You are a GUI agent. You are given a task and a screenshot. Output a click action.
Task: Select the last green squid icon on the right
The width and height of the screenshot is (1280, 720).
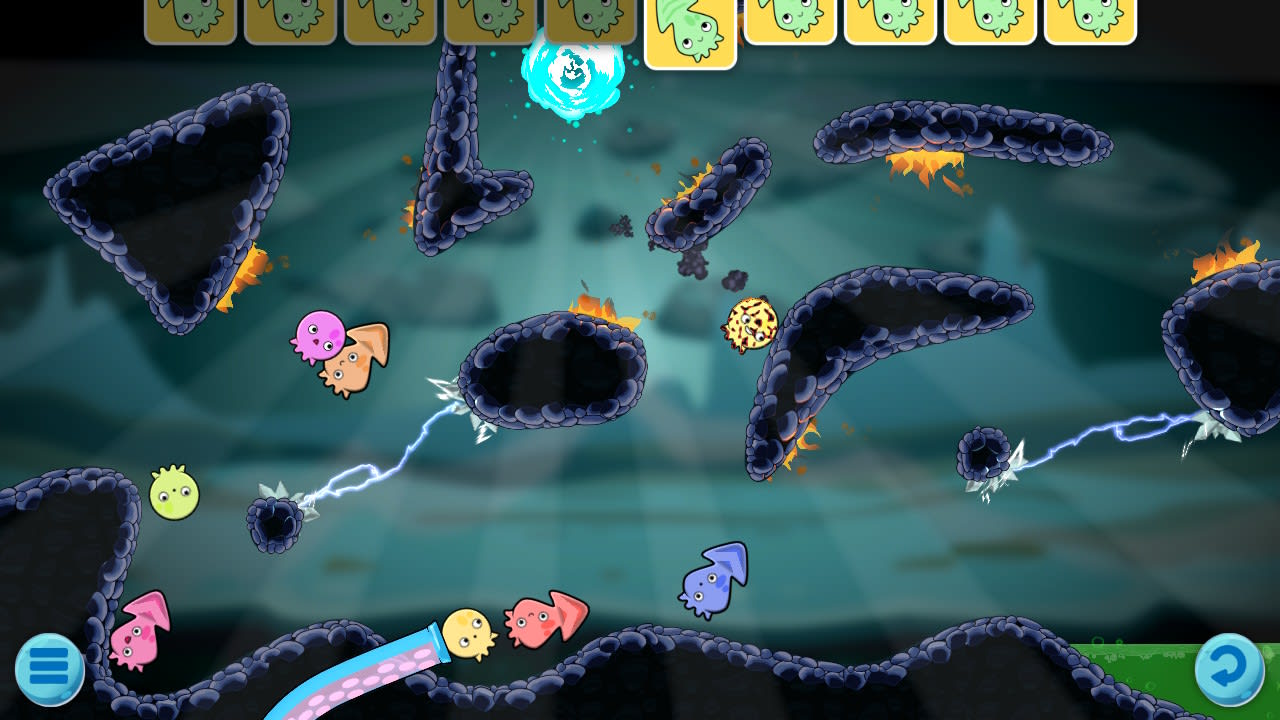pyautogui.click(x=1090, y=22)
